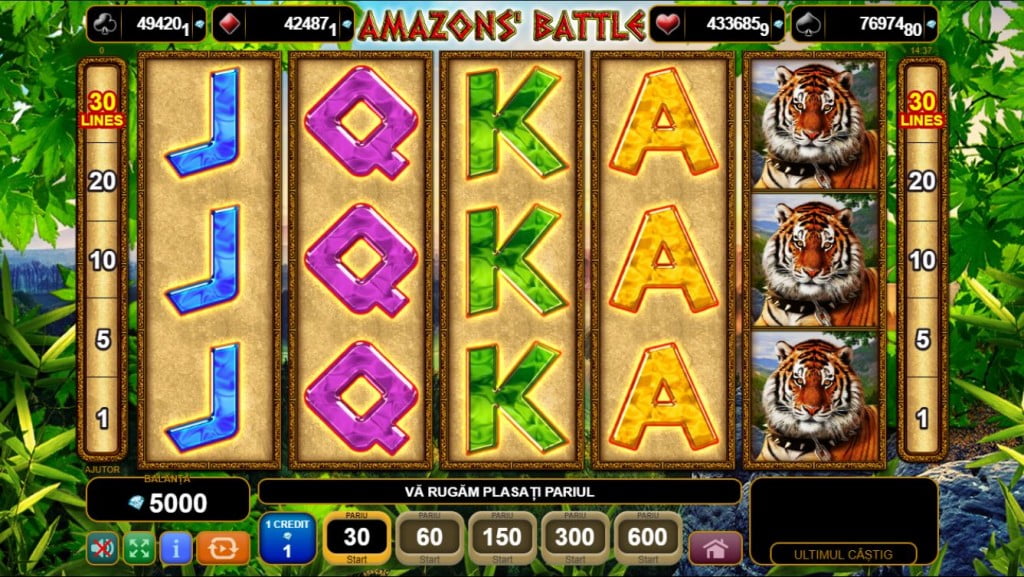
Task: Change the 1 Credit denomination
Action: coord(287,538)
